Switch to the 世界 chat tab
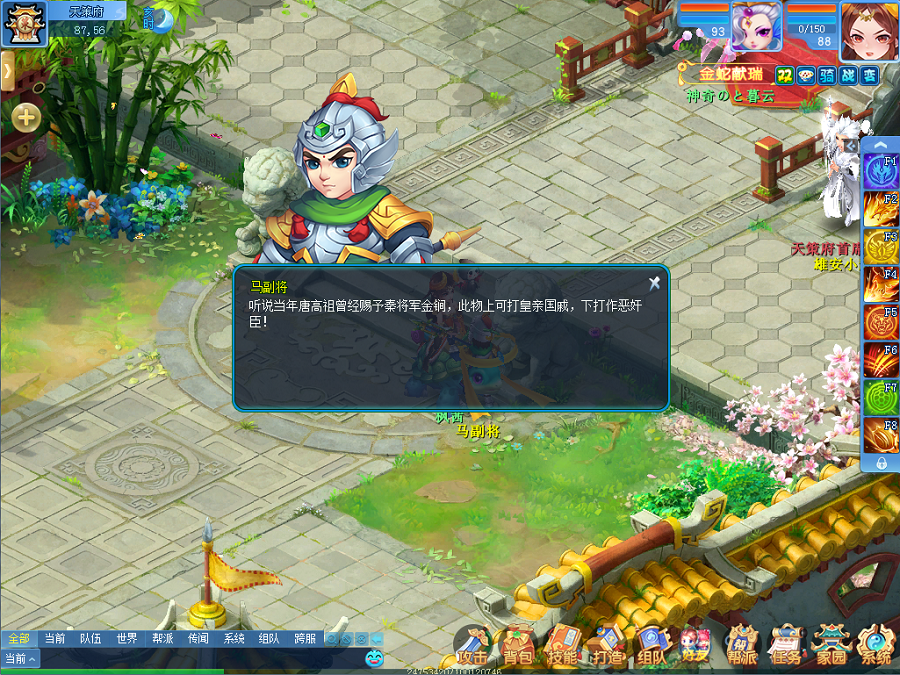Screen dimensions: 900x675 pos(126,638)
